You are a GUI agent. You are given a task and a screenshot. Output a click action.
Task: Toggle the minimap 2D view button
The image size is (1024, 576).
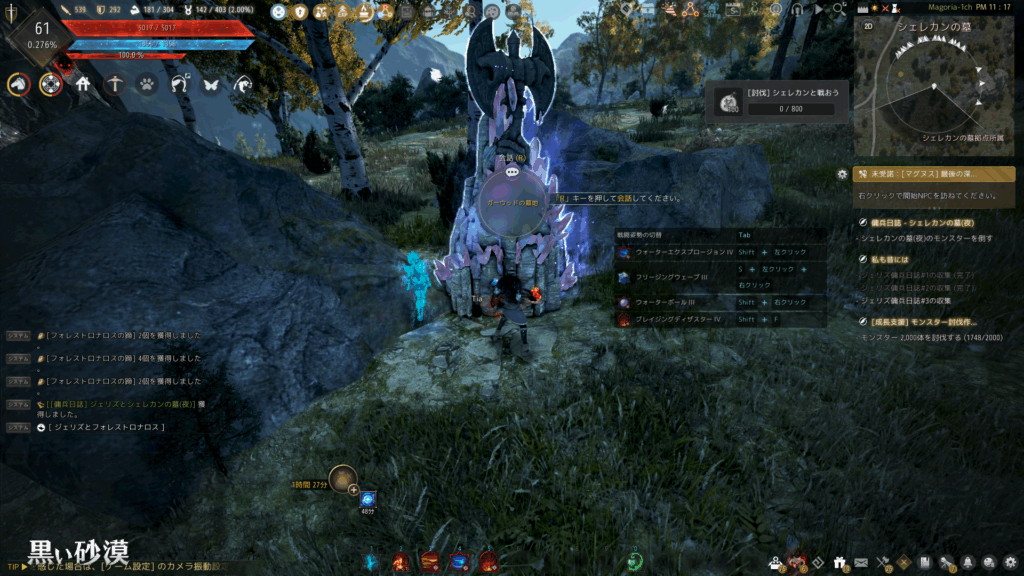coord(866,25)
